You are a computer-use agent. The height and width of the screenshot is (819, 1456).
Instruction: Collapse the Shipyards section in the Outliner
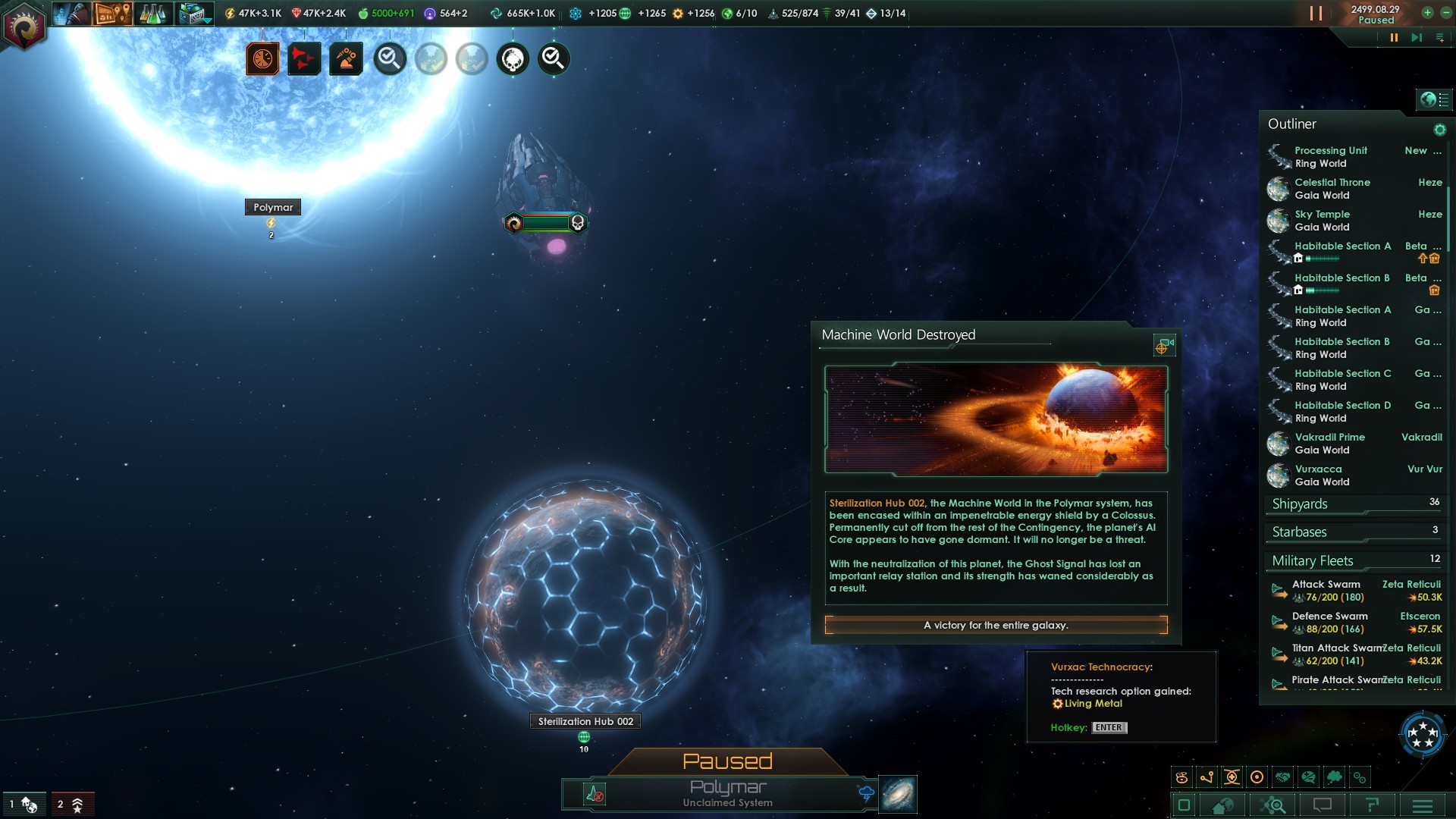click(1298, 504)
